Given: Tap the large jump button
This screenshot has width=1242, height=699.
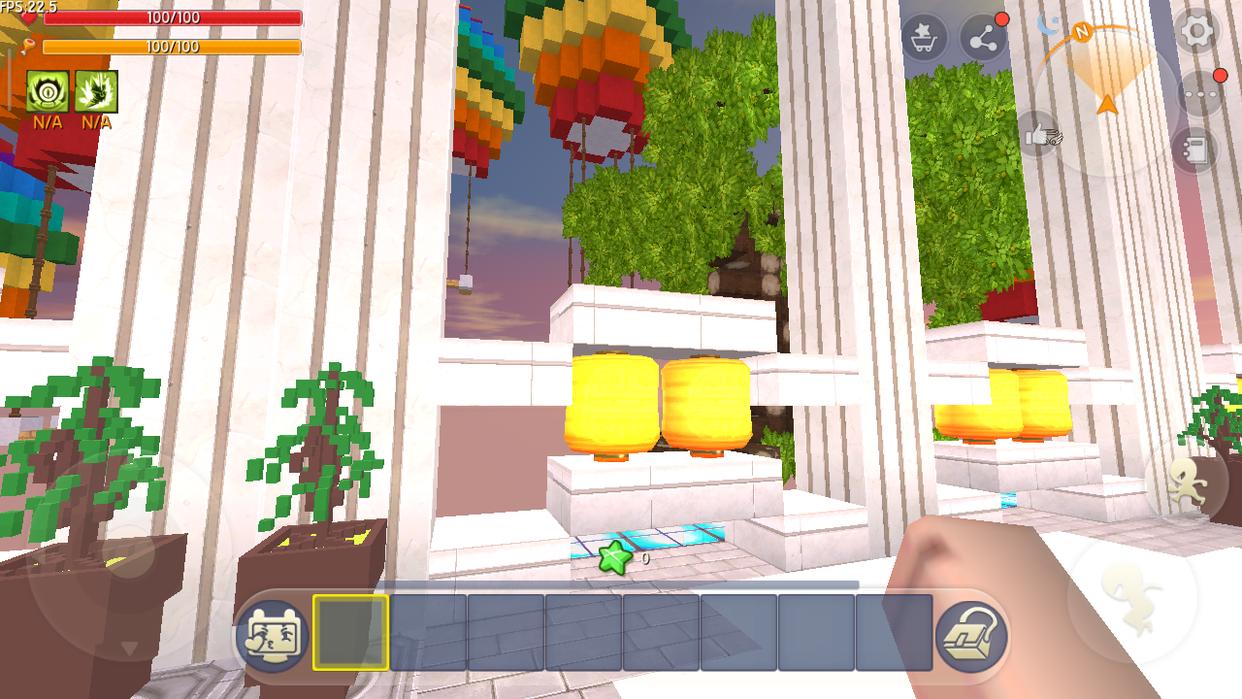Looking at the screenshot, I should point(1130,598).
